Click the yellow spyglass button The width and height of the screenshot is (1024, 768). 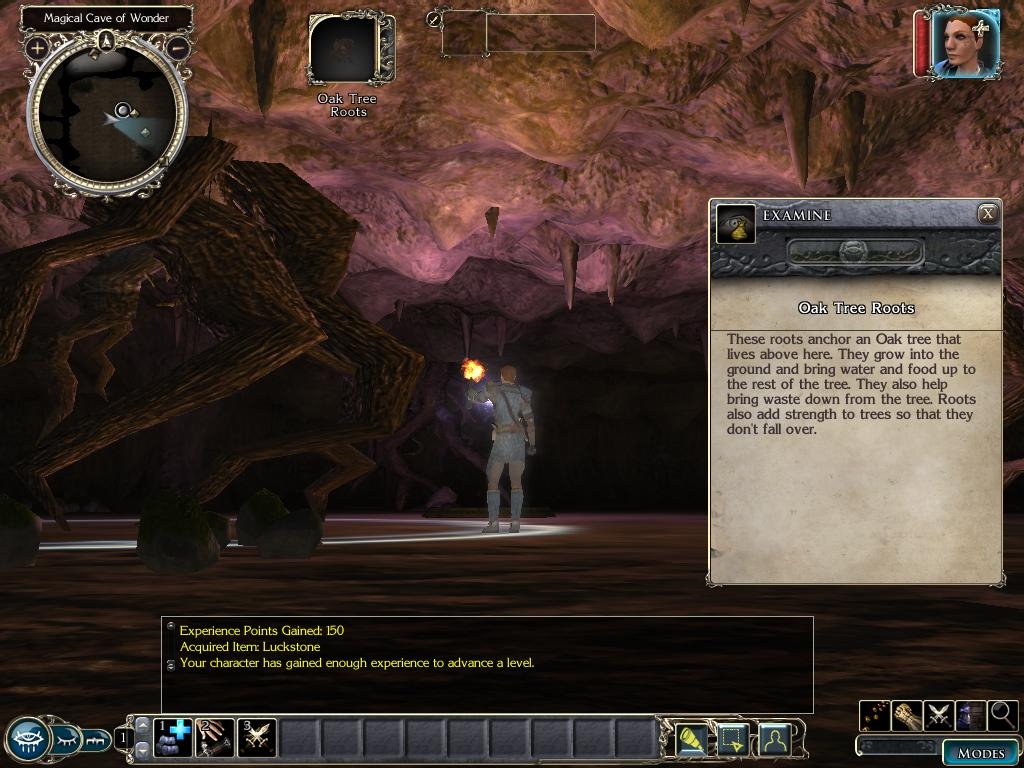pyautogui.click(x=692, y=739)
